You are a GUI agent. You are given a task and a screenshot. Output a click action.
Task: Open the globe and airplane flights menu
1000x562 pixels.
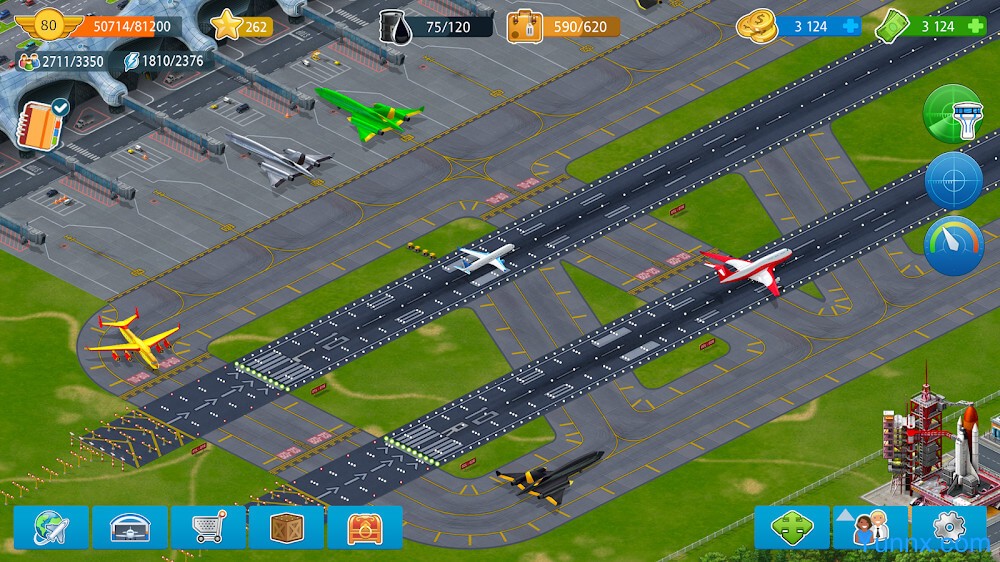coord(51,527)
